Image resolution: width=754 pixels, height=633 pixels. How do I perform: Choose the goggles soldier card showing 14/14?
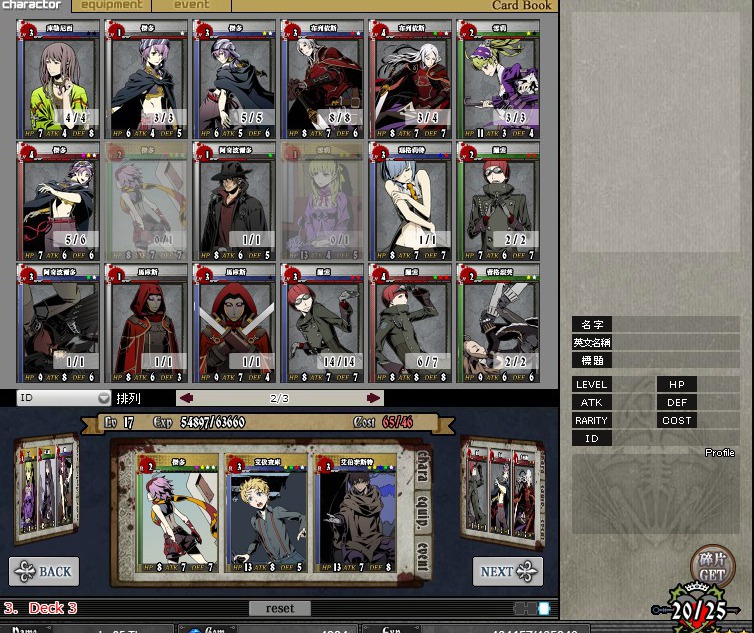tap(323, 322)
